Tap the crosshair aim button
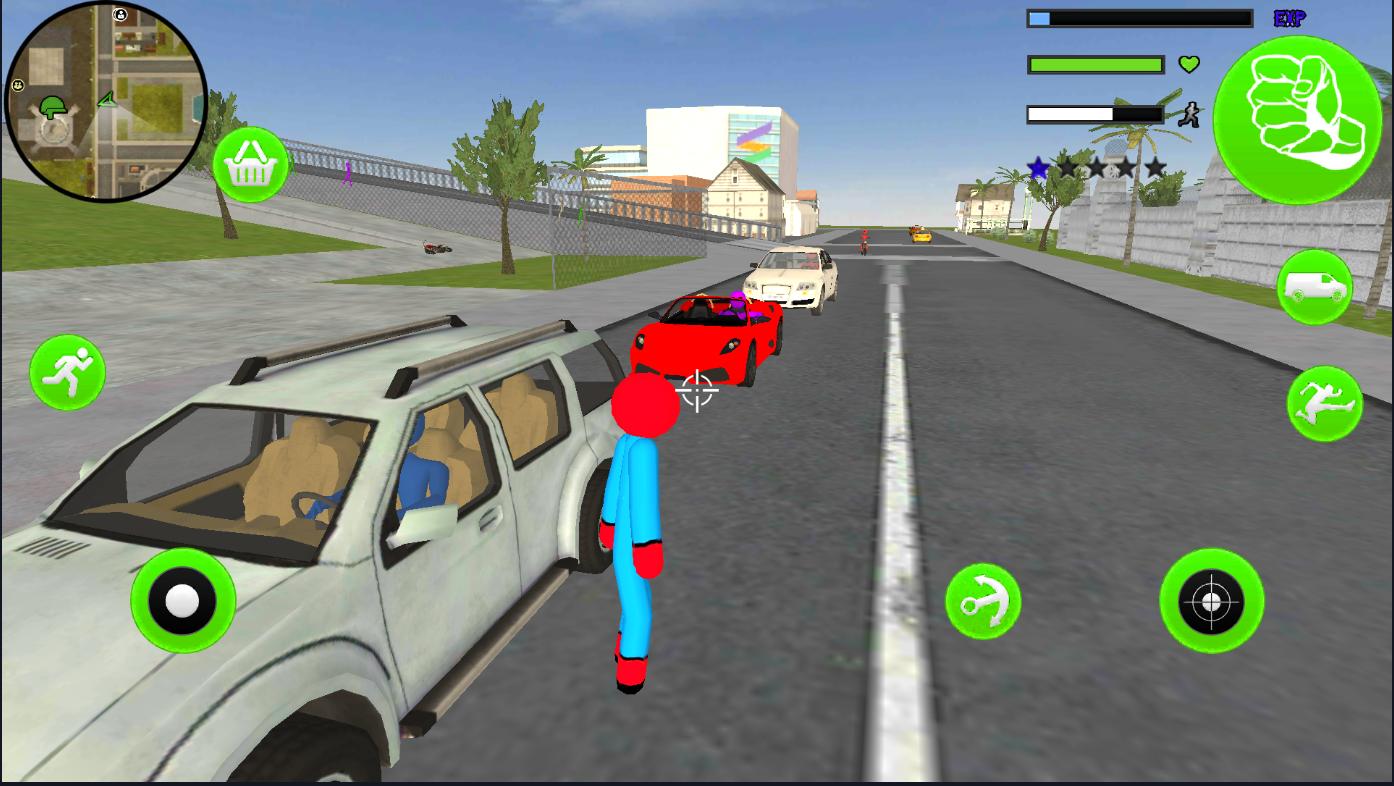The width and height of the screenshot is (1394, 786). (1211, 601)
